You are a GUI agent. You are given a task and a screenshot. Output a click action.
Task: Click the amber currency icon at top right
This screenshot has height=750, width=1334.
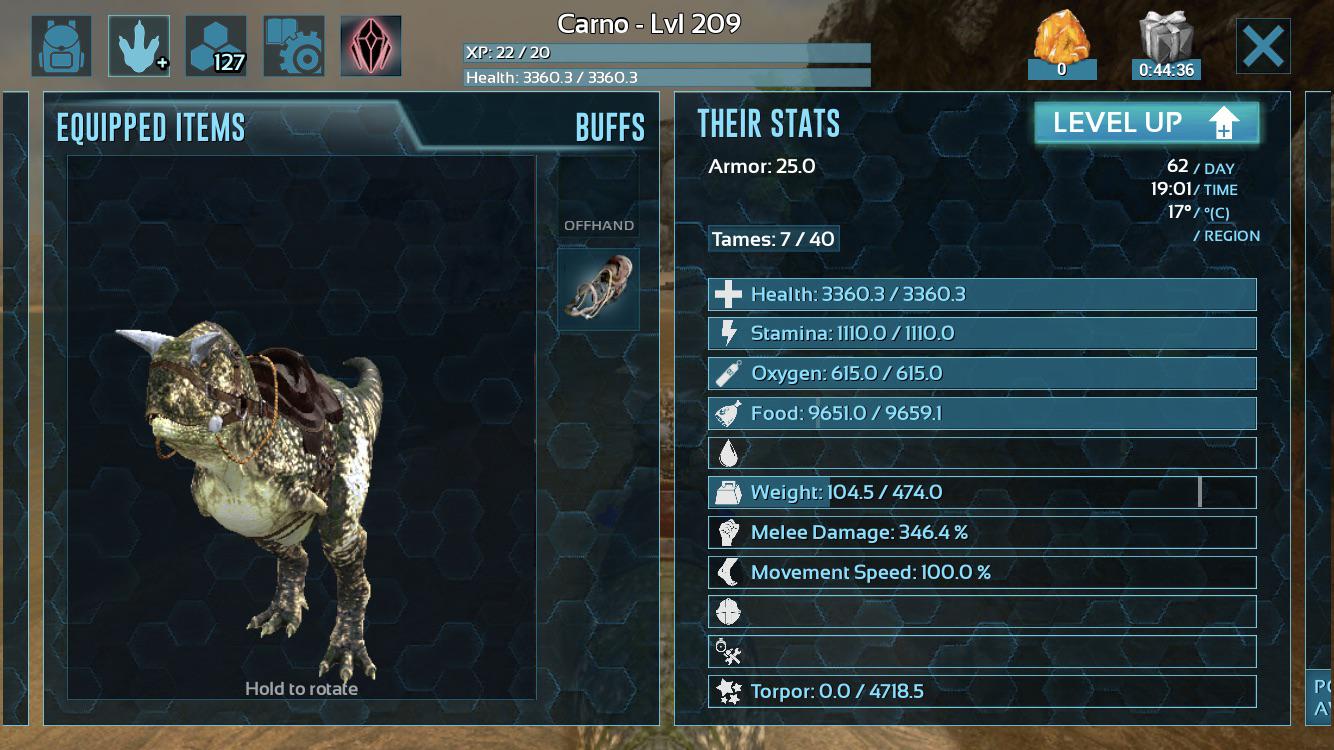click(x=1060, y=38)
